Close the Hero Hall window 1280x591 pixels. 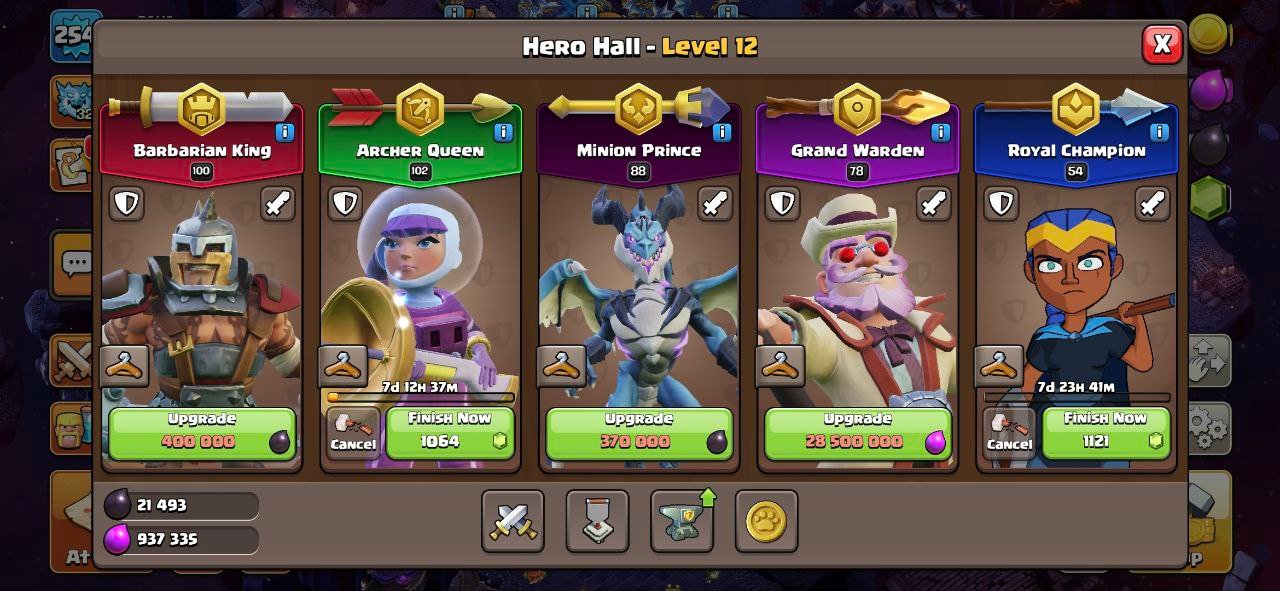tap(1162, 45)
